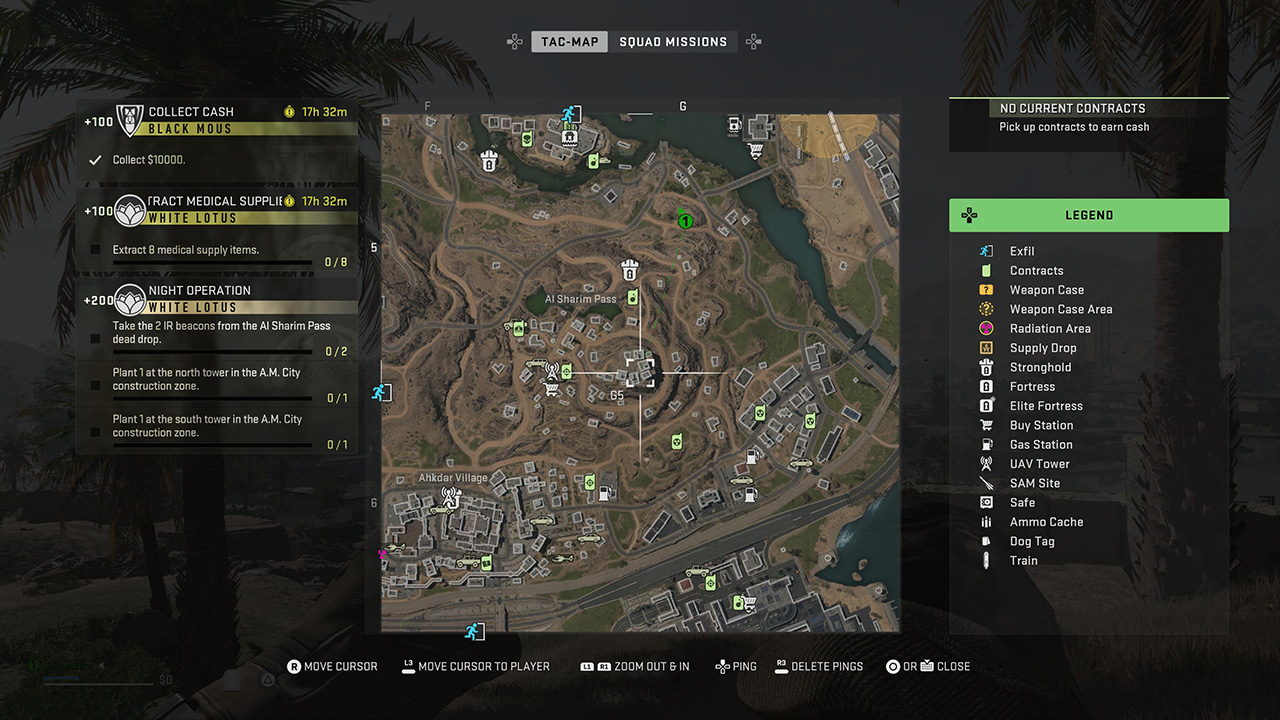1280x720 pixels.
Task: Select Buy Station in the legend
Action: (1041, 425)
